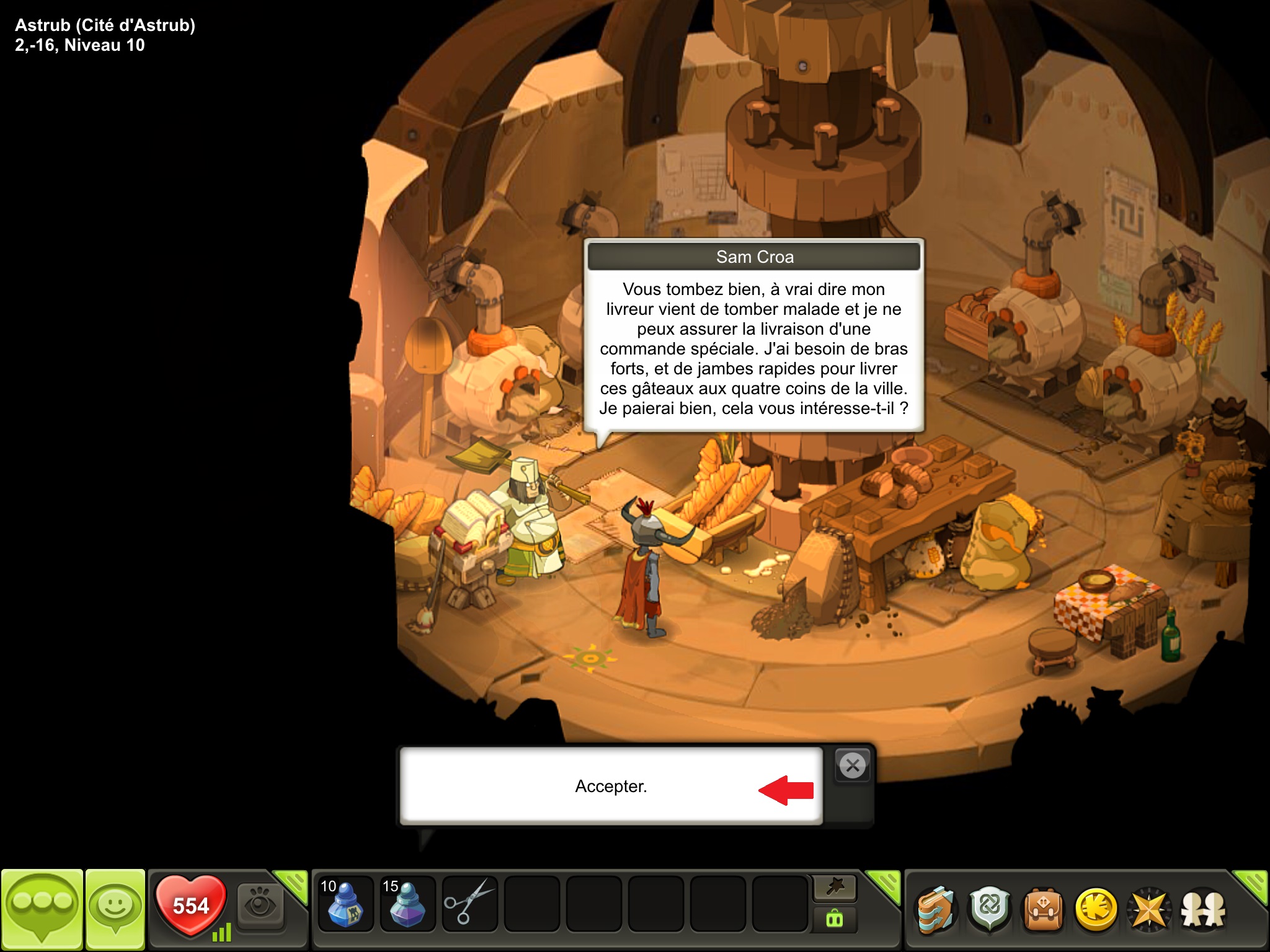This screenshot has width=1270, height=952.
Task: Select the scissors hotbar slot
Action: [469, 904]
